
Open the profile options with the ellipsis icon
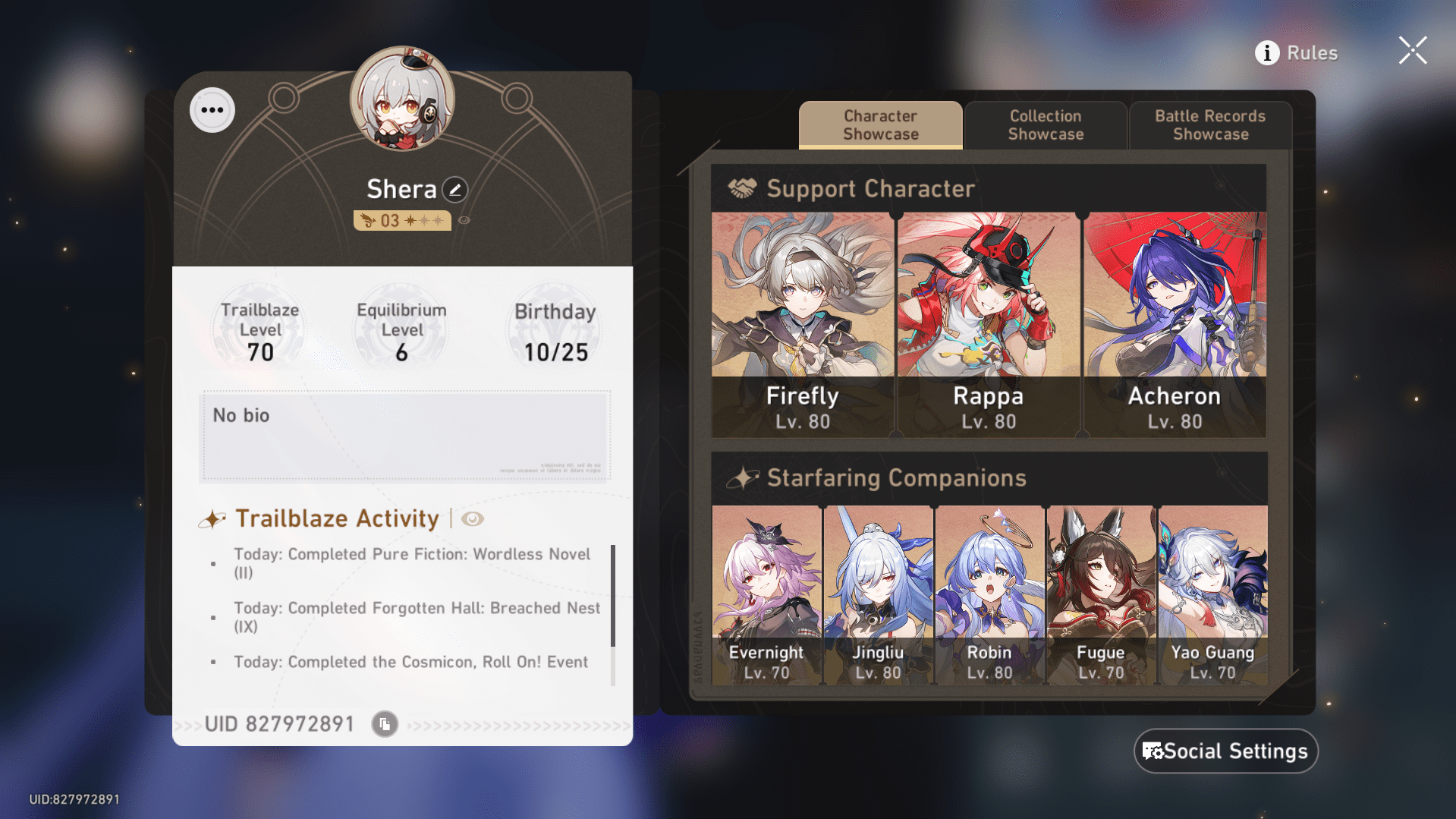pos(212,109)
